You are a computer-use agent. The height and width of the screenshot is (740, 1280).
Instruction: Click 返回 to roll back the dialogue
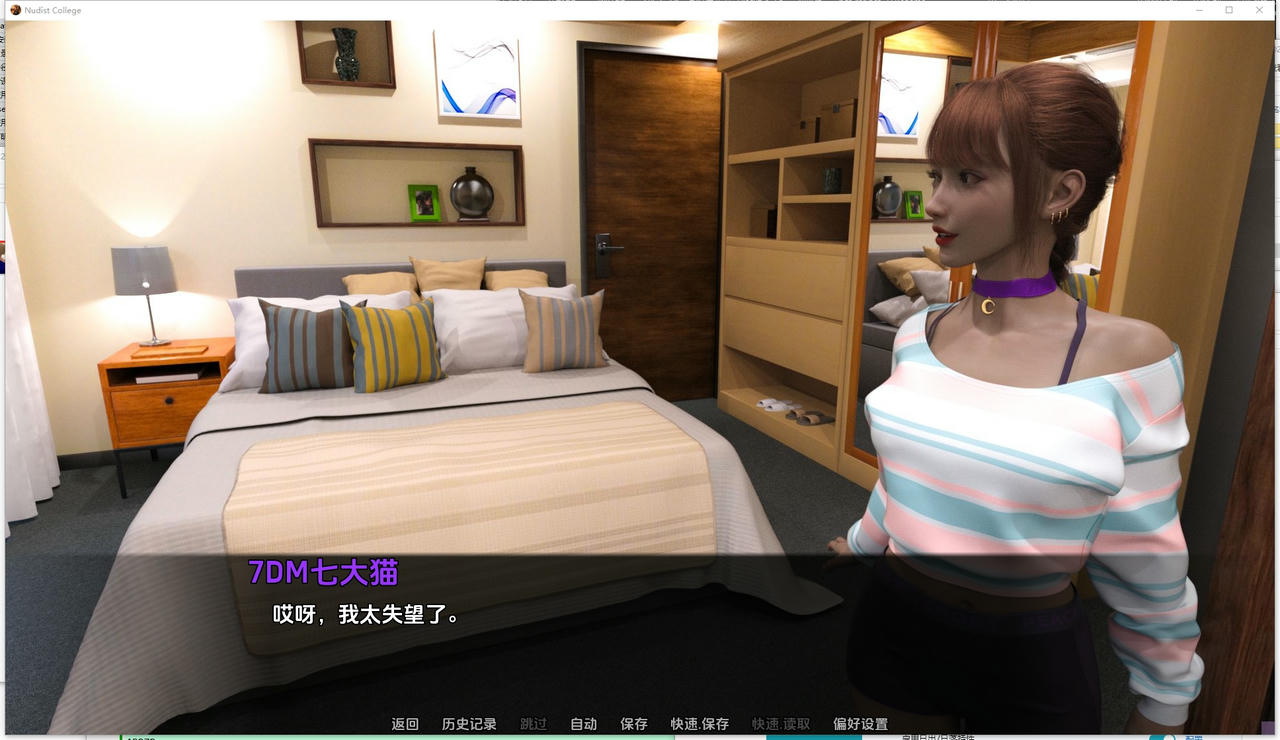click(404, 723)
